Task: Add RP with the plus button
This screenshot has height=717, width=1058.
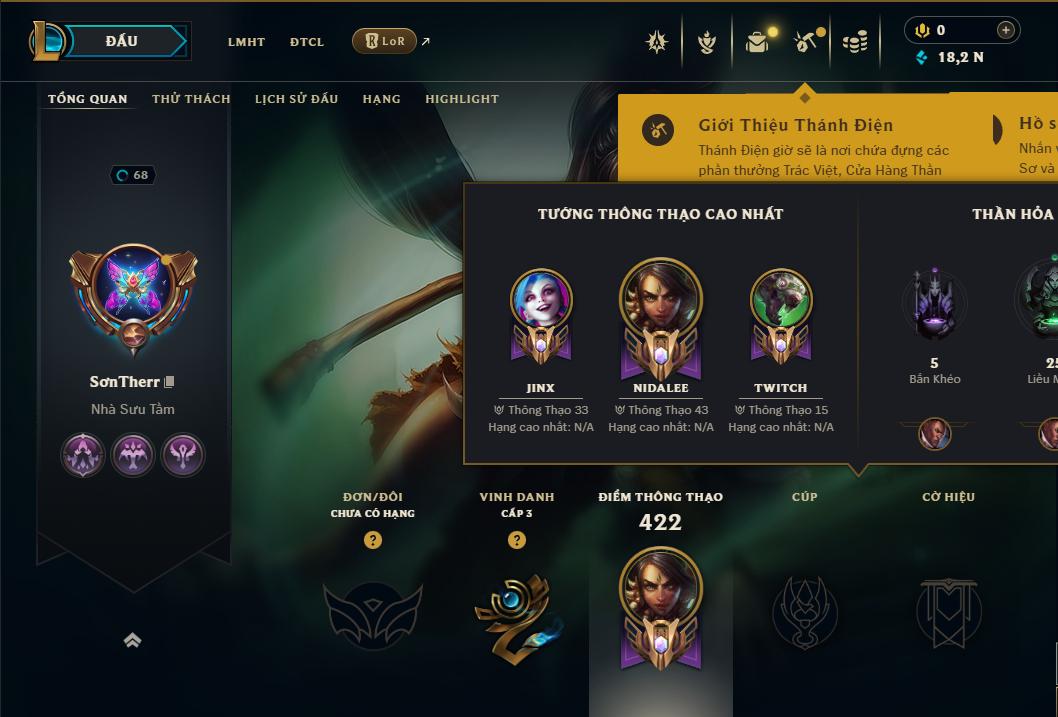Action: tap(1005, 30)
